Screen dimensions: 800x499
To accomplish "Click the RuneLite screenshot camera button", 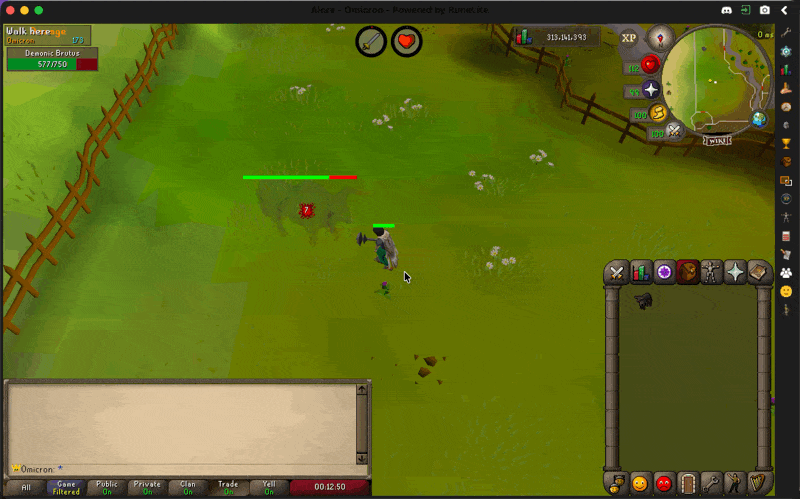I will point(765,10).
